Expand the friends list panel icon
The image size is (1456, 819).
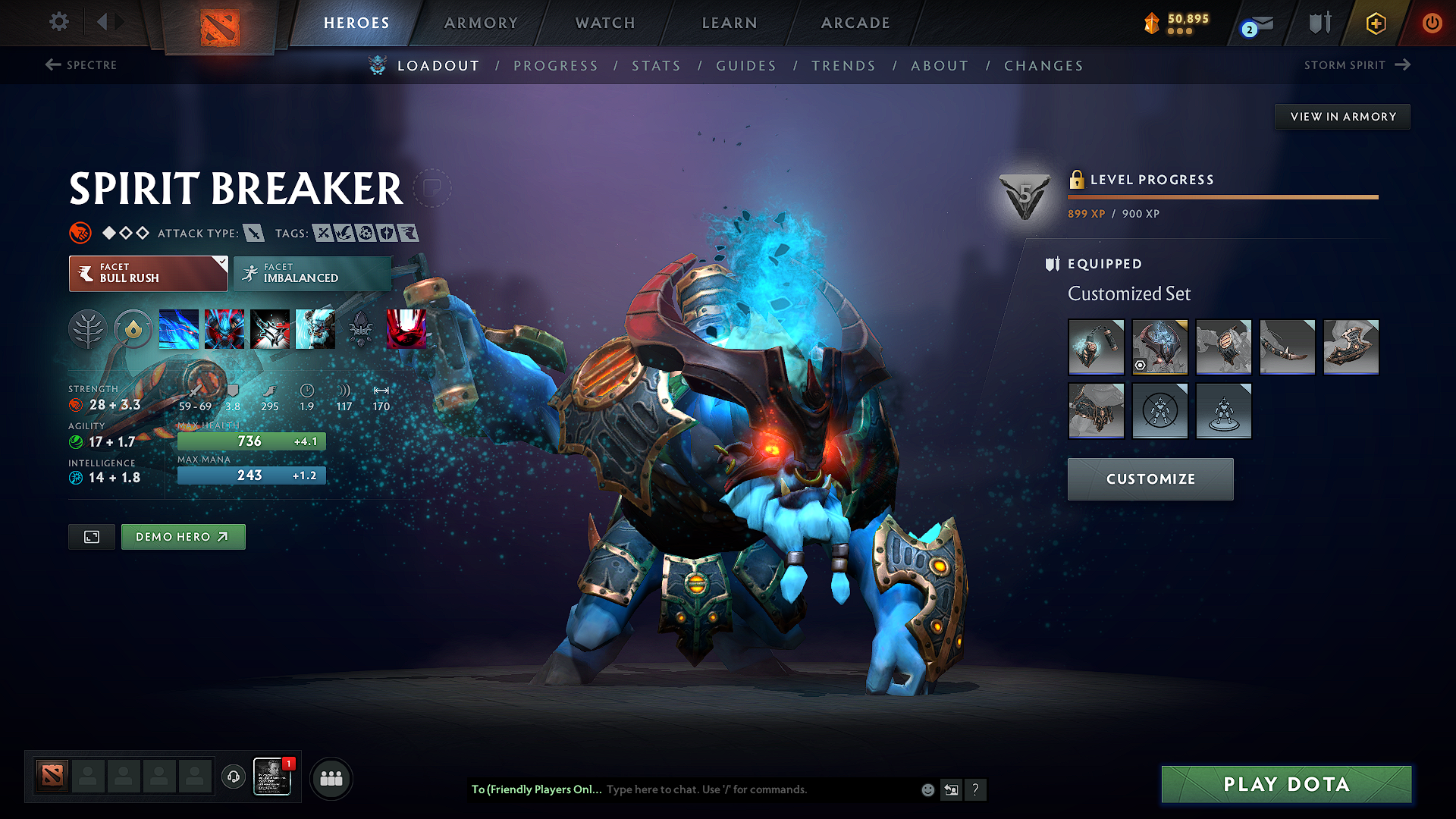[233, 777]
